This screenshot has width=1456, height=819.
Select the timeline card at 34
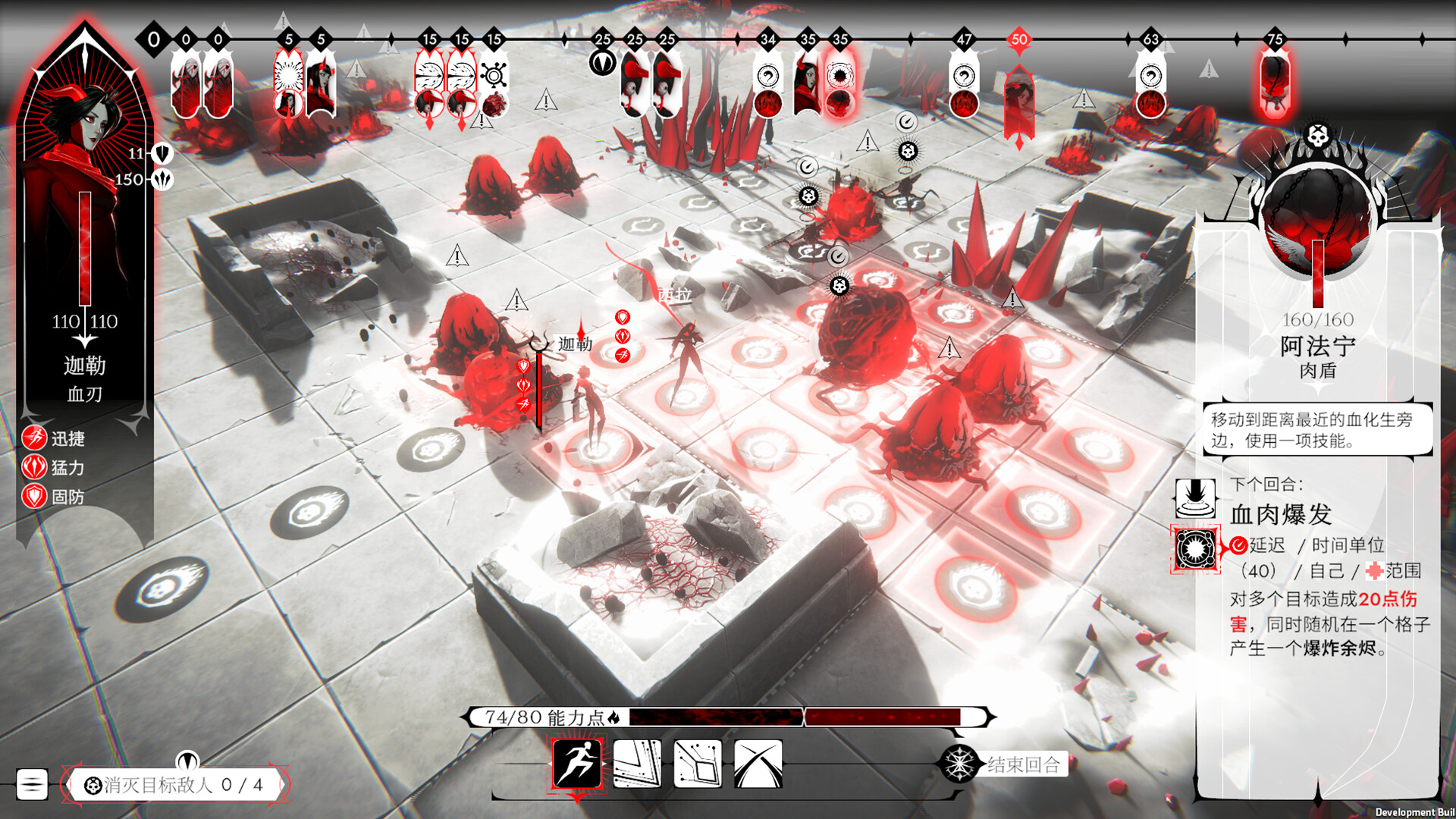pos(767,89)
